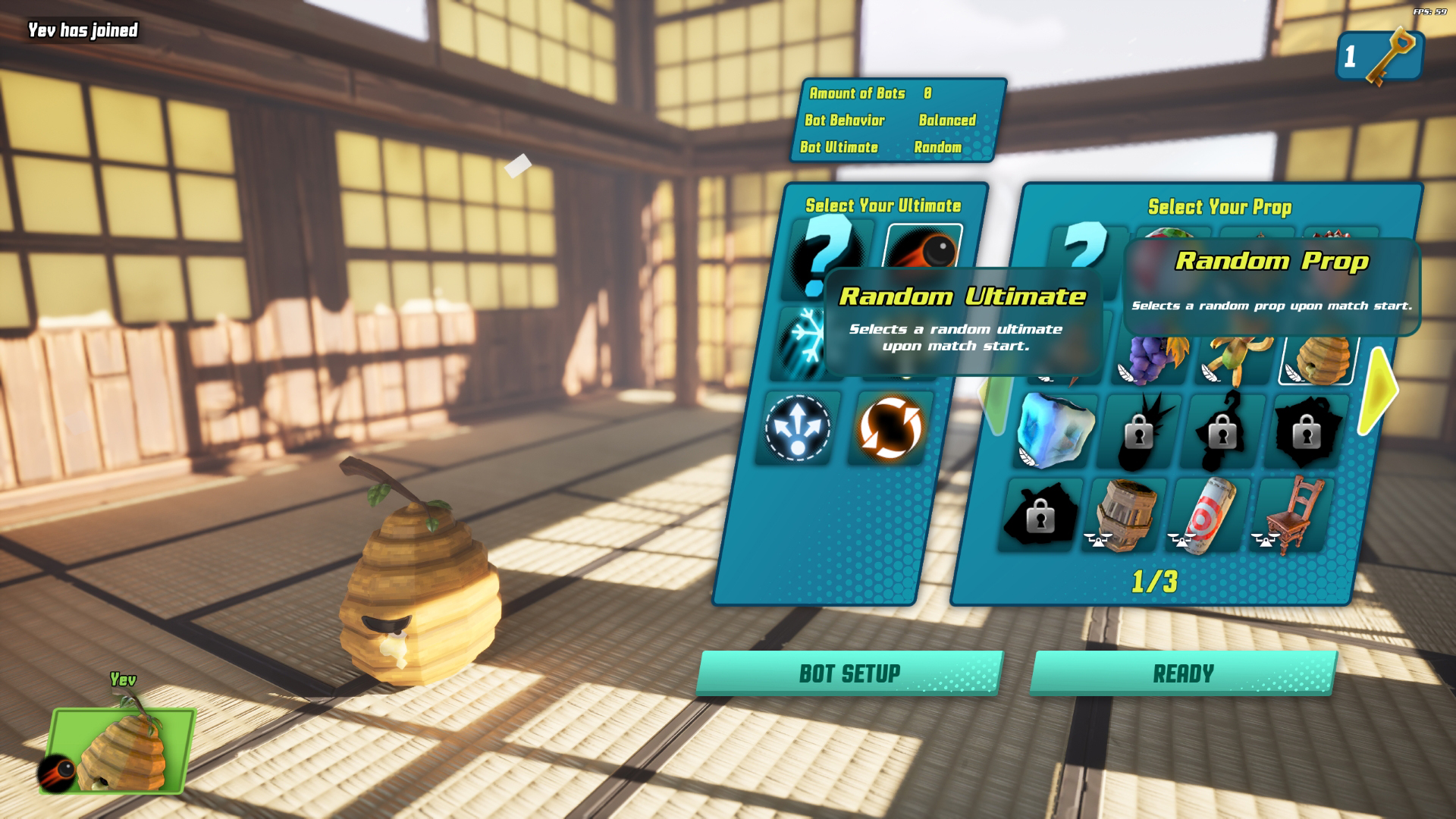Choose the orange swap arrows ultimate
Image resolution: width=1456 pixels, height=819 pixels.
[x=890, y=428]
